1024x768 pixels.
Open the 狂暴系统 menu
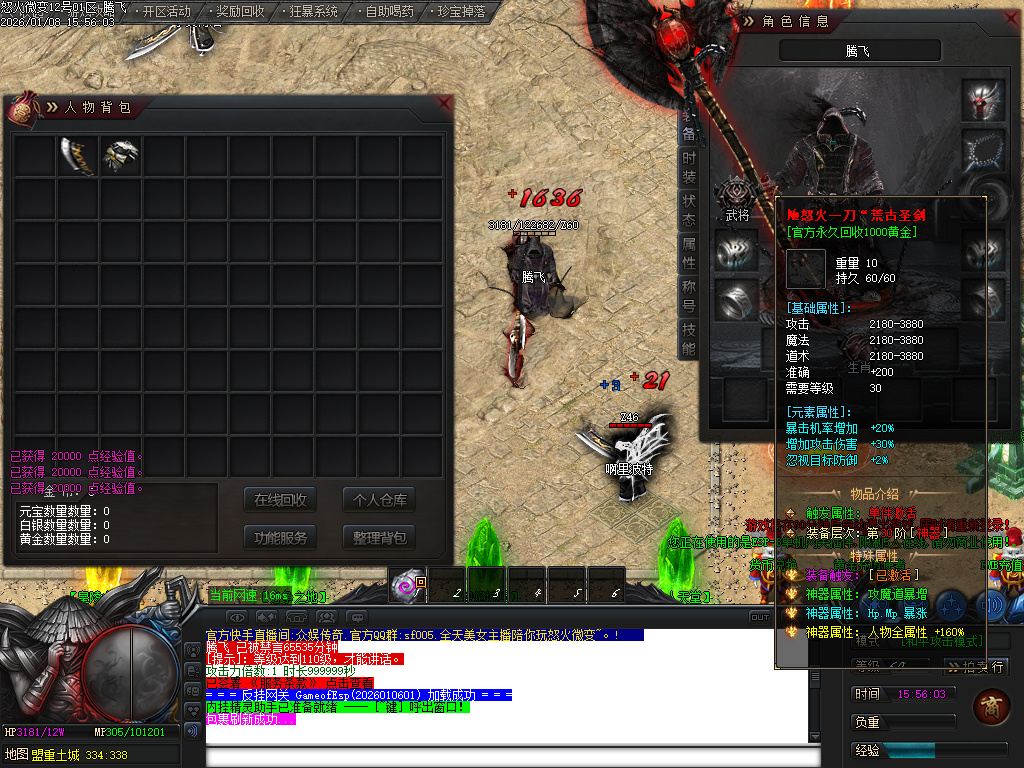pyautogui.click(x=313, y=12)
